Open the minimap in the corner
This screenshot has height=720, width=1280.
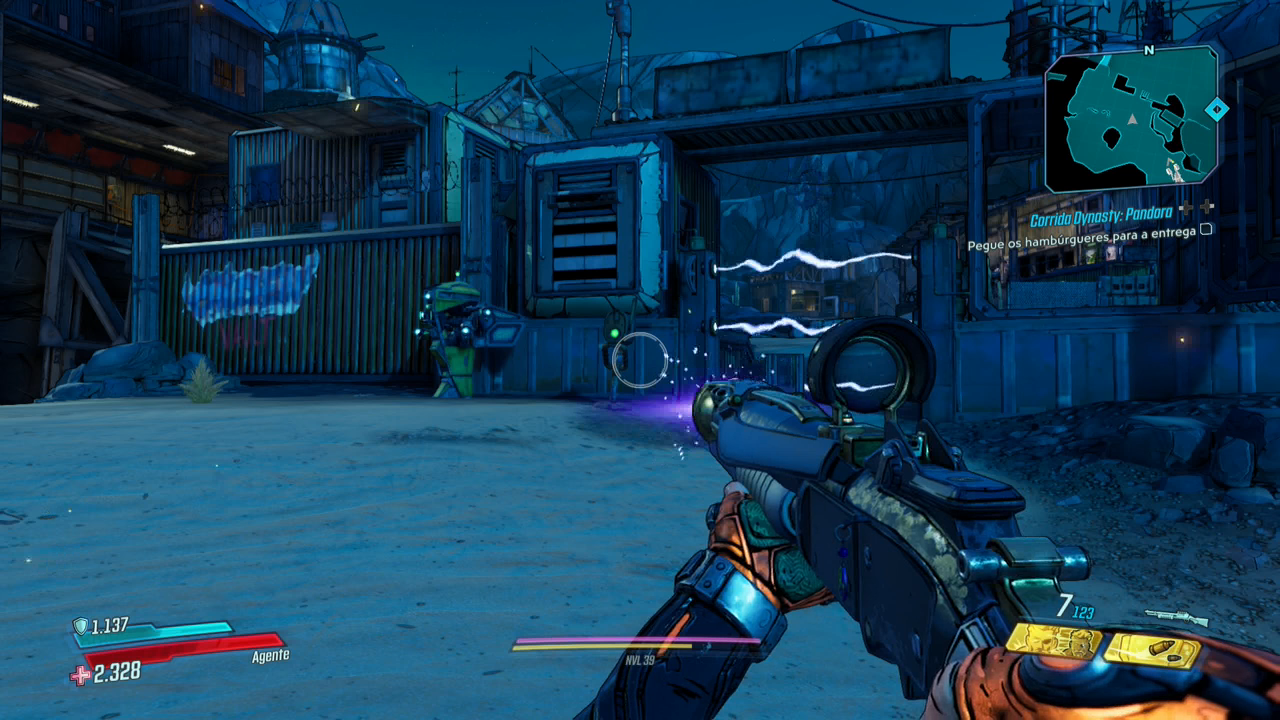click(1131, 119)
